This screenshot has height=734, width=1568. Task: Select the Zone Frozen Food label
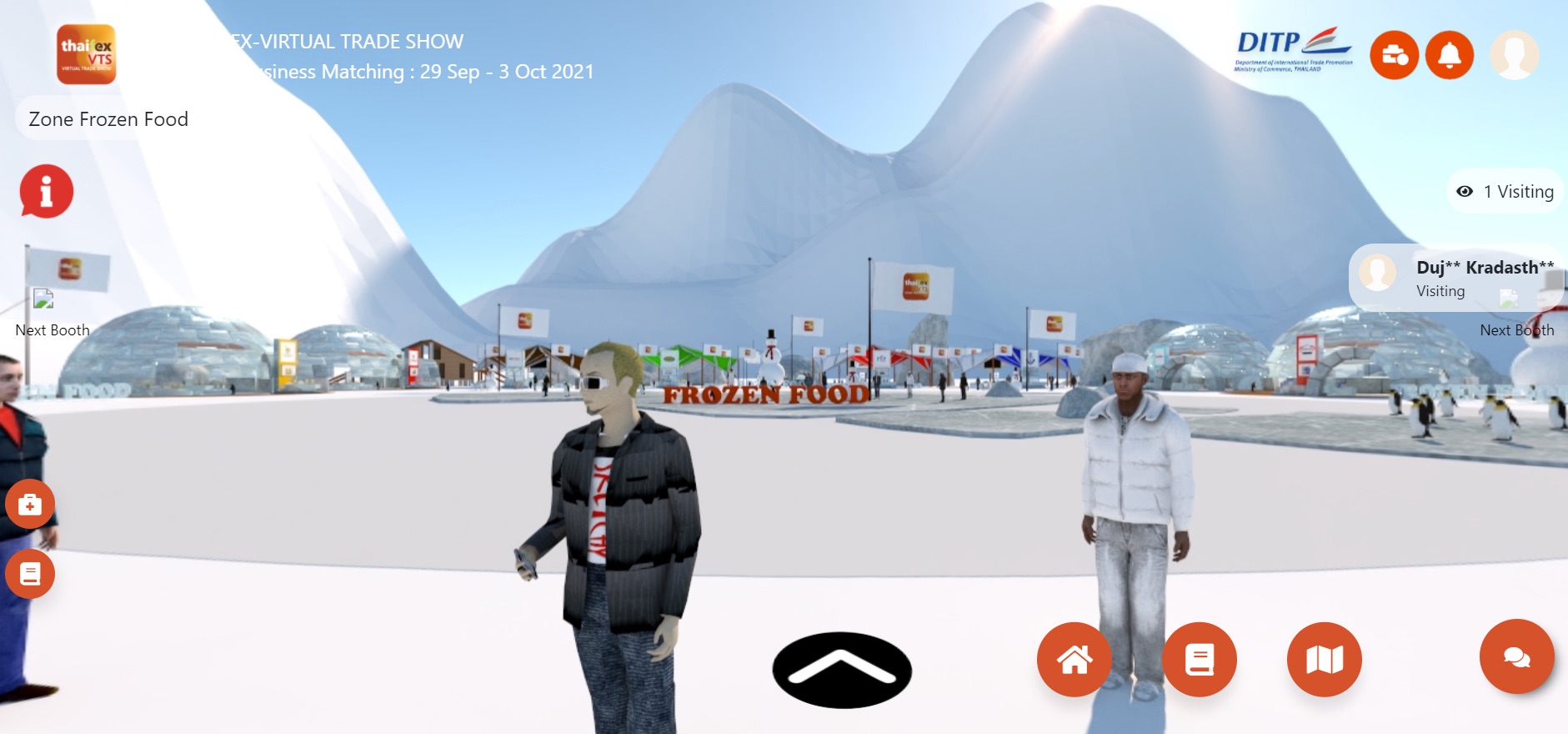(x=108, y=118)
